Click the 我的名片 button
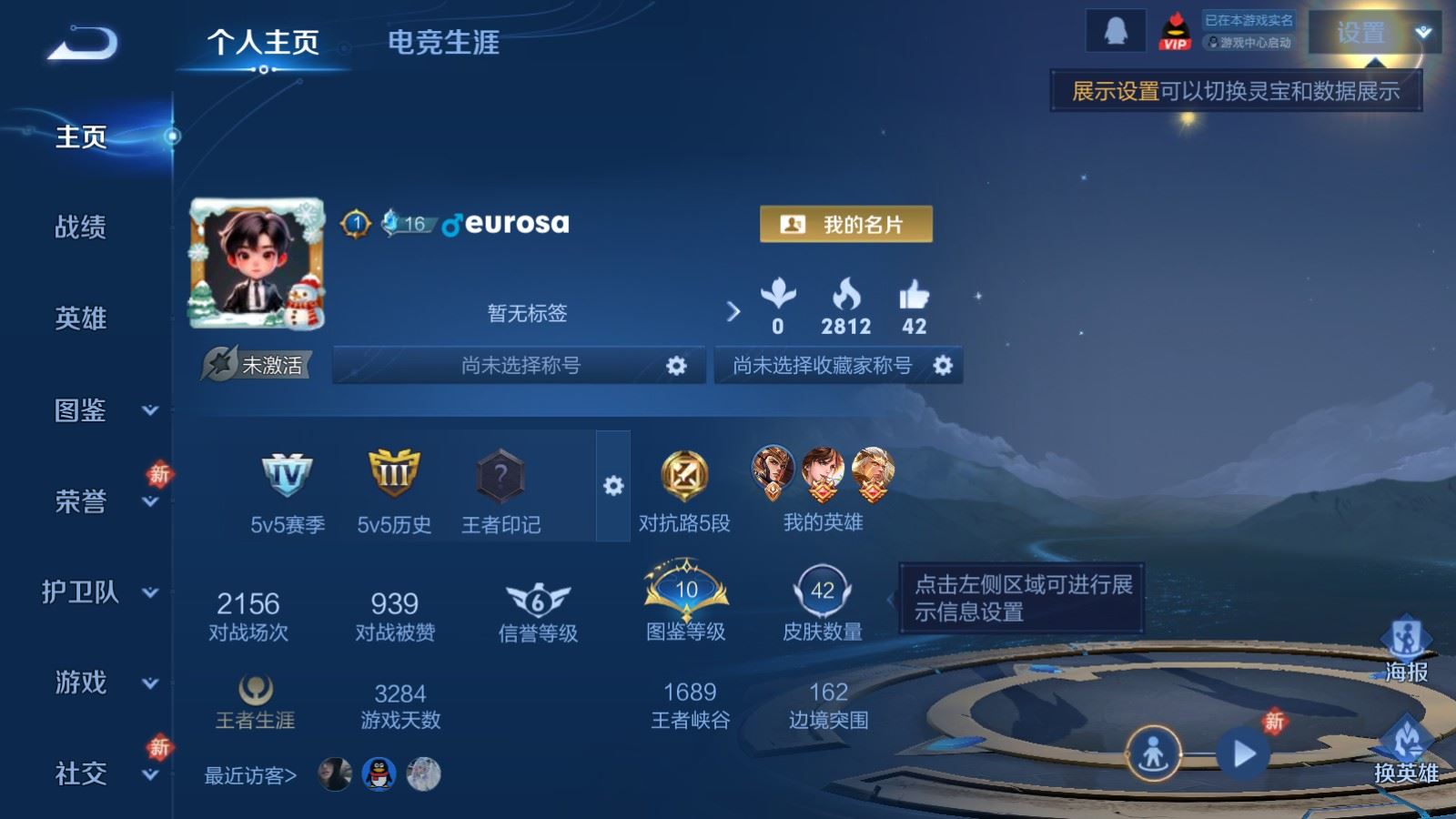1456x819 pixels. pyautogui.click(x=847, y=225)
